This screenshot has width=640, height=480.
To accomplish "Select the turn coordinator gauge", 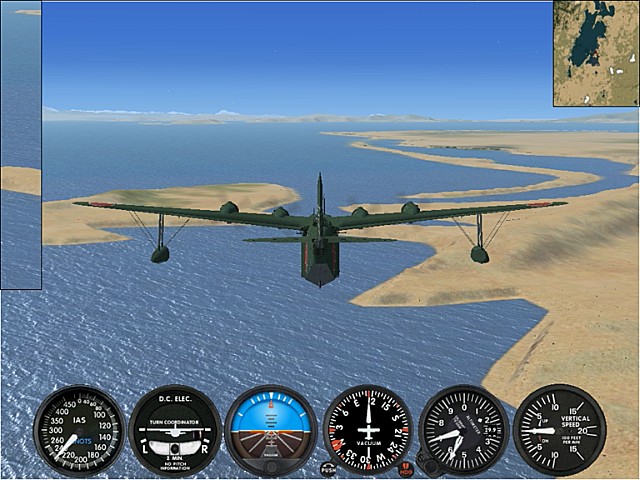I will point(175,430).
